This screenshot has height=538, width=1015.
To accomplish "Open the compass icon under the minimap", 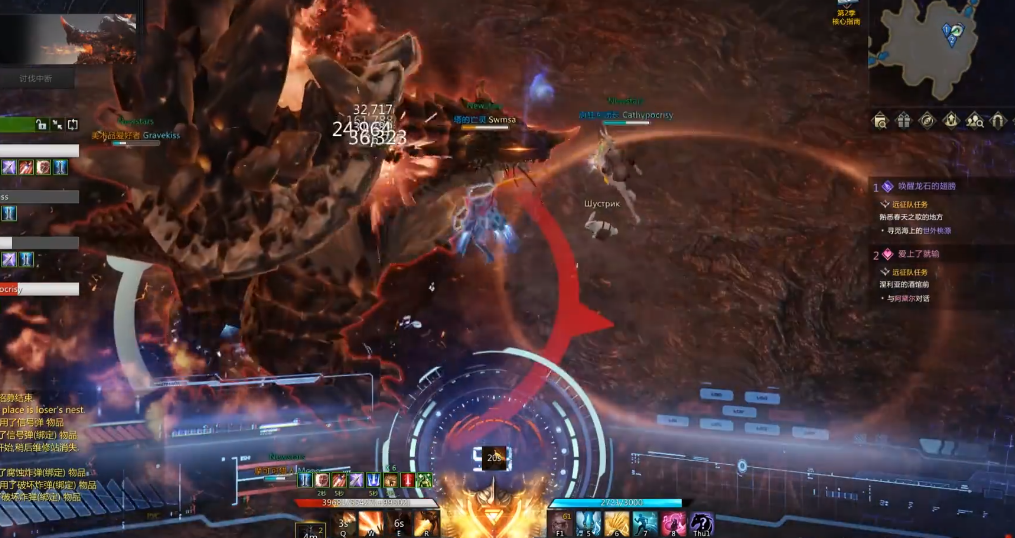I will pyautogui.click(x=927, y=121).
